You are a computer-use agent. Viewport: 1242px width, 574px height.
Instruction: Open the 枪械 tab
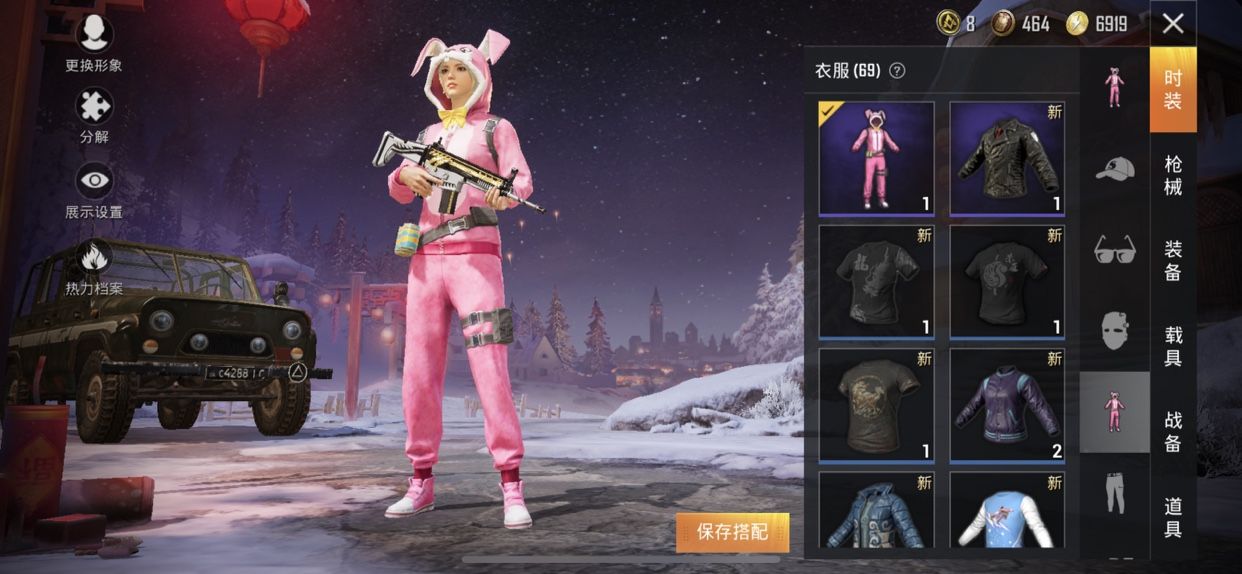click(x=1173, y=175)
